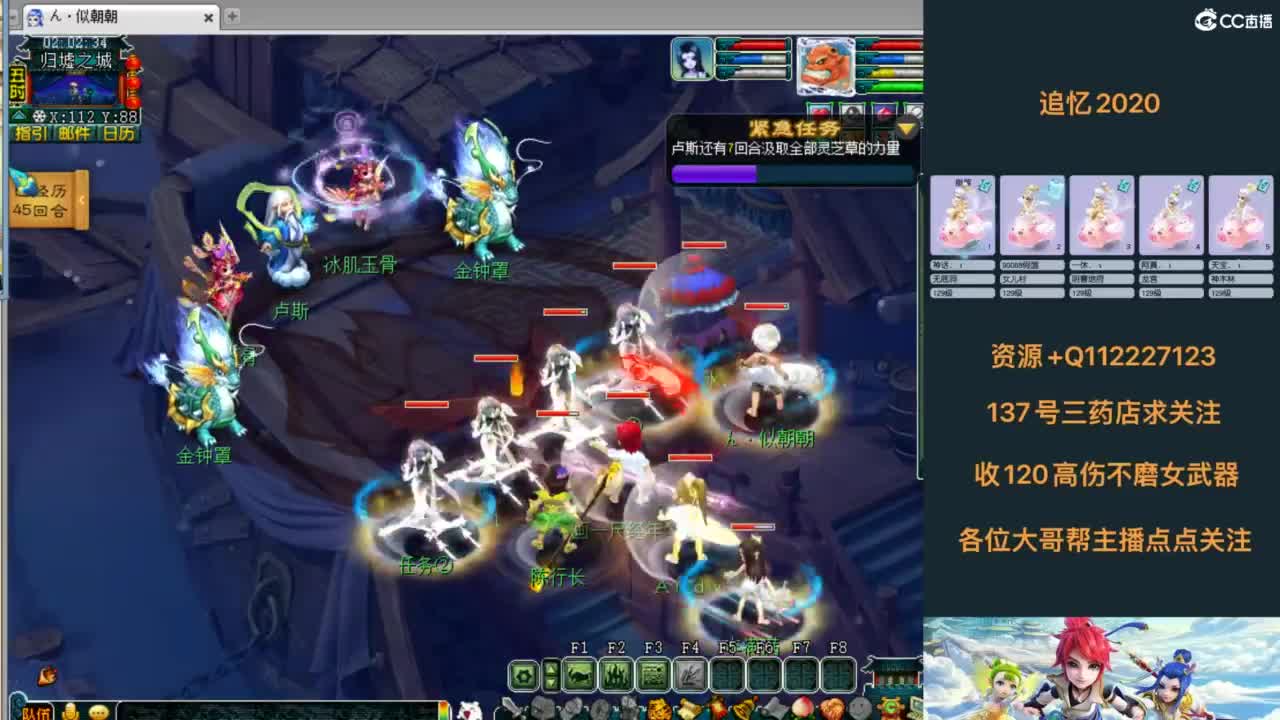1280x720 pixels.
Task: Collapse the 紧急任务 panel with its yellow arrow
Action: pos(905,128)
